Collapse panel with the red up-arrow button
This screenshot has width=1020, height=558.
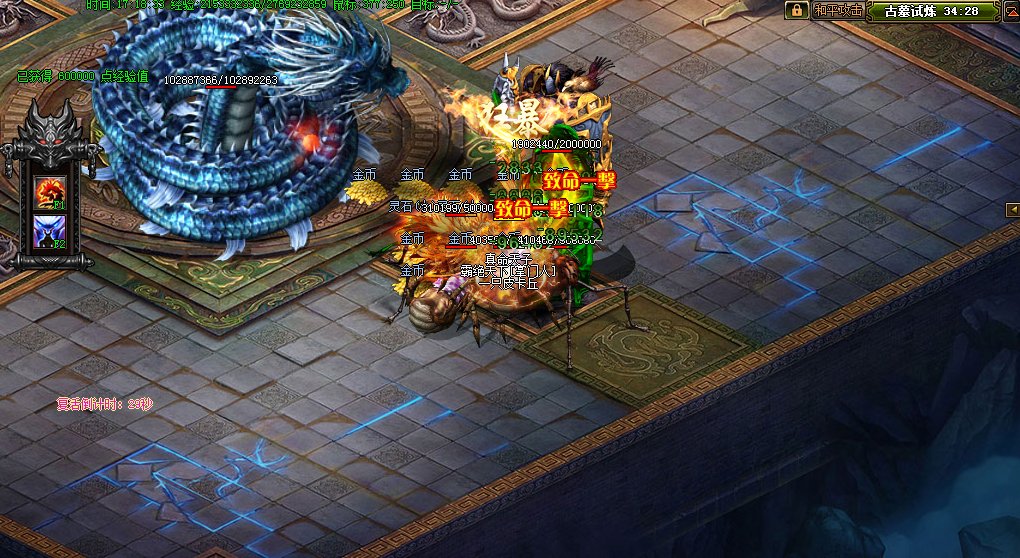click(x=1009, y=11)
